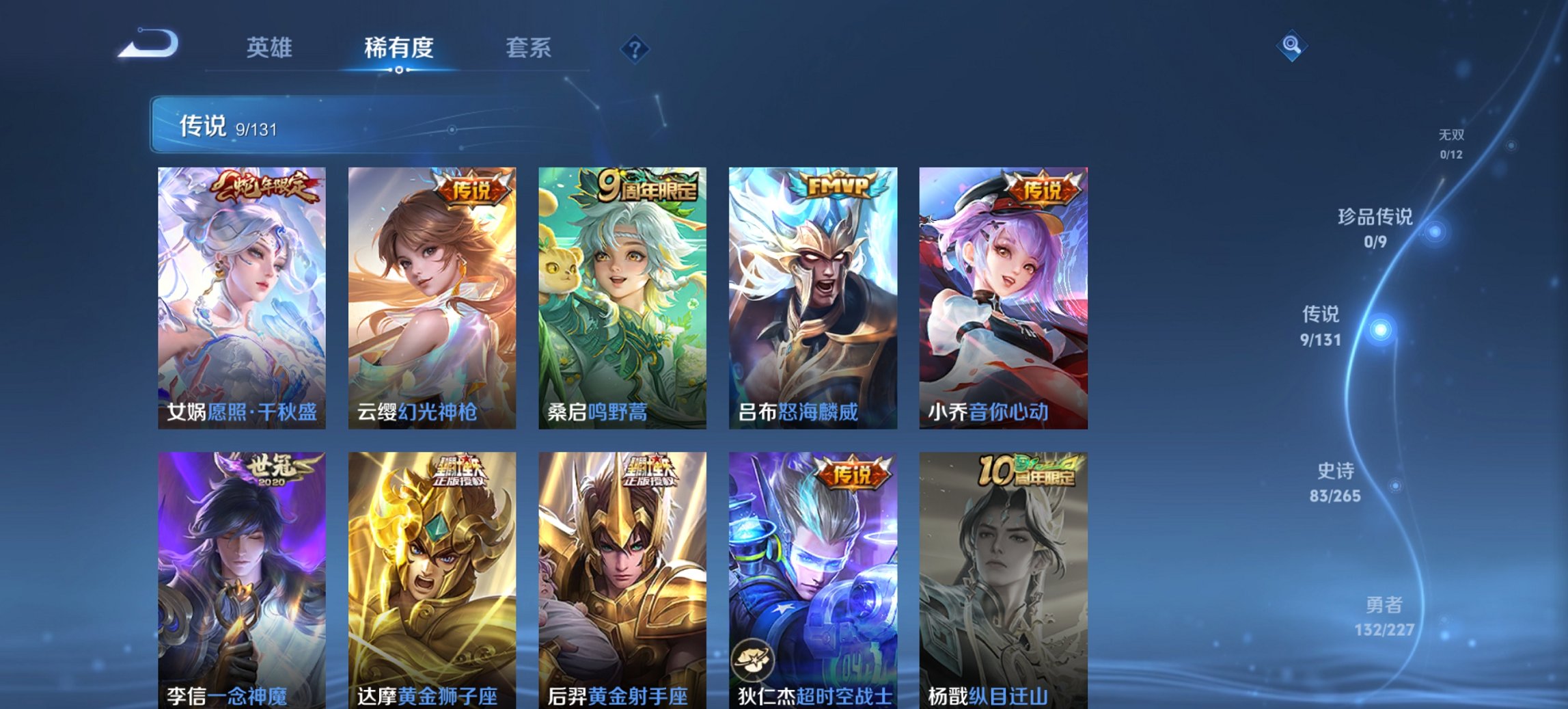Click the question mark help icon
The image size is (1568, 709).
click(x=635, y=48)
